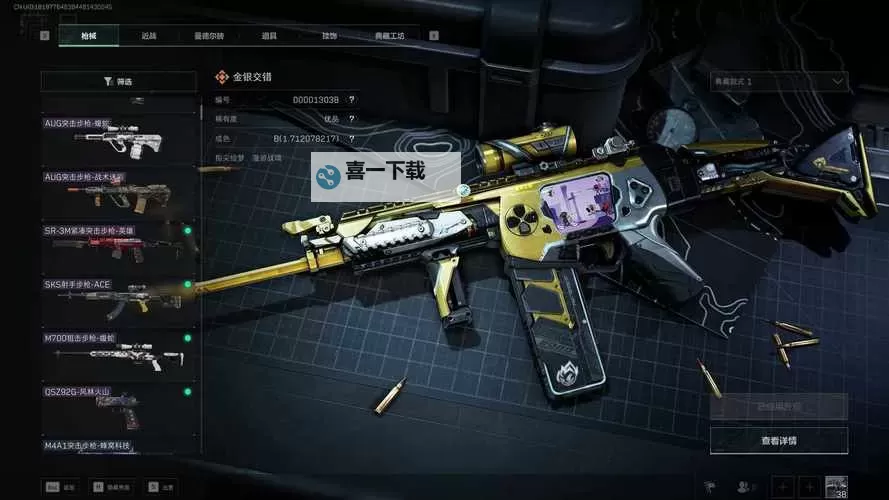This screenshot has height=500, width=889.
Task: Show help for the 成色 wear value
Action: click(x=351, y=138)
